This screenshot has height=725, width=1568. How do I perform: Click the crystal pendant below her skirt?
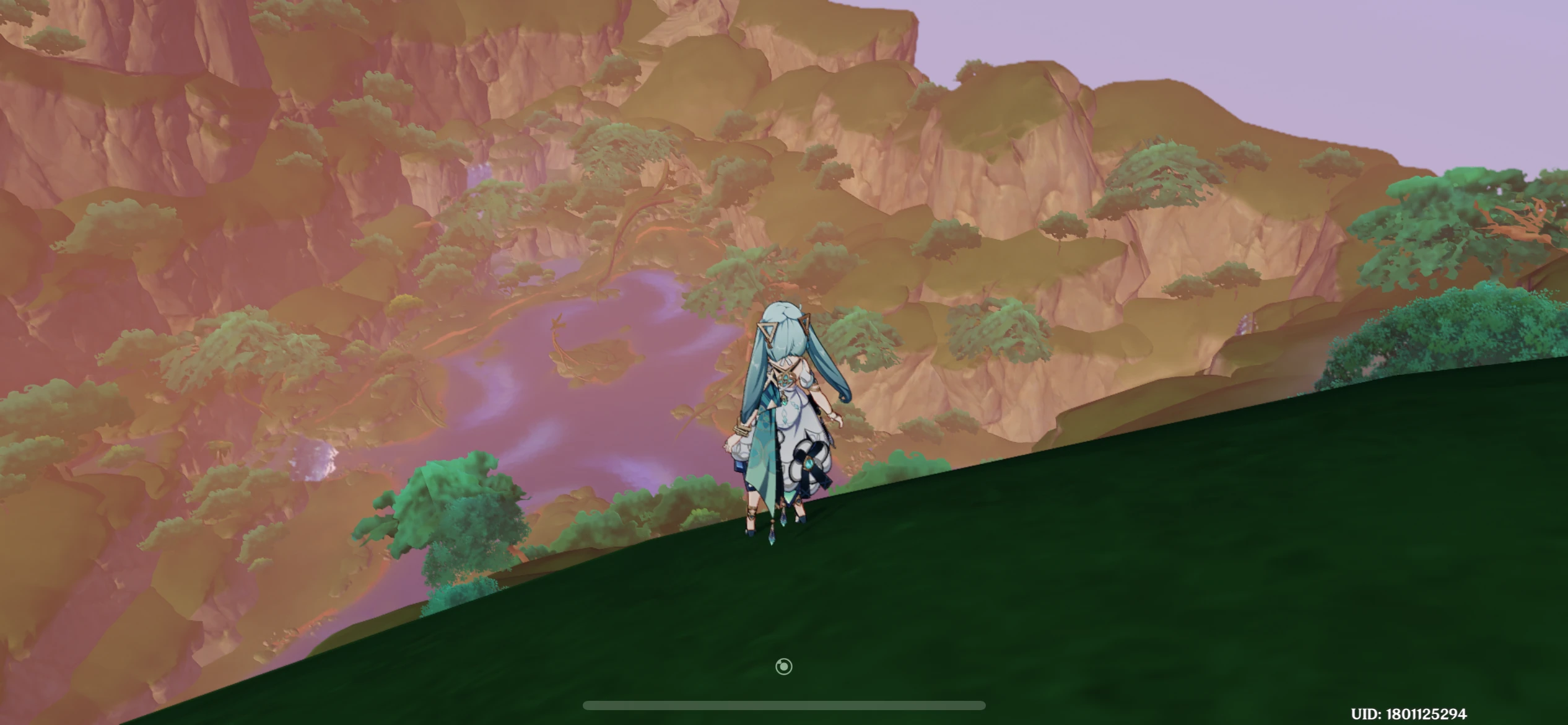(x=771, y=538)
